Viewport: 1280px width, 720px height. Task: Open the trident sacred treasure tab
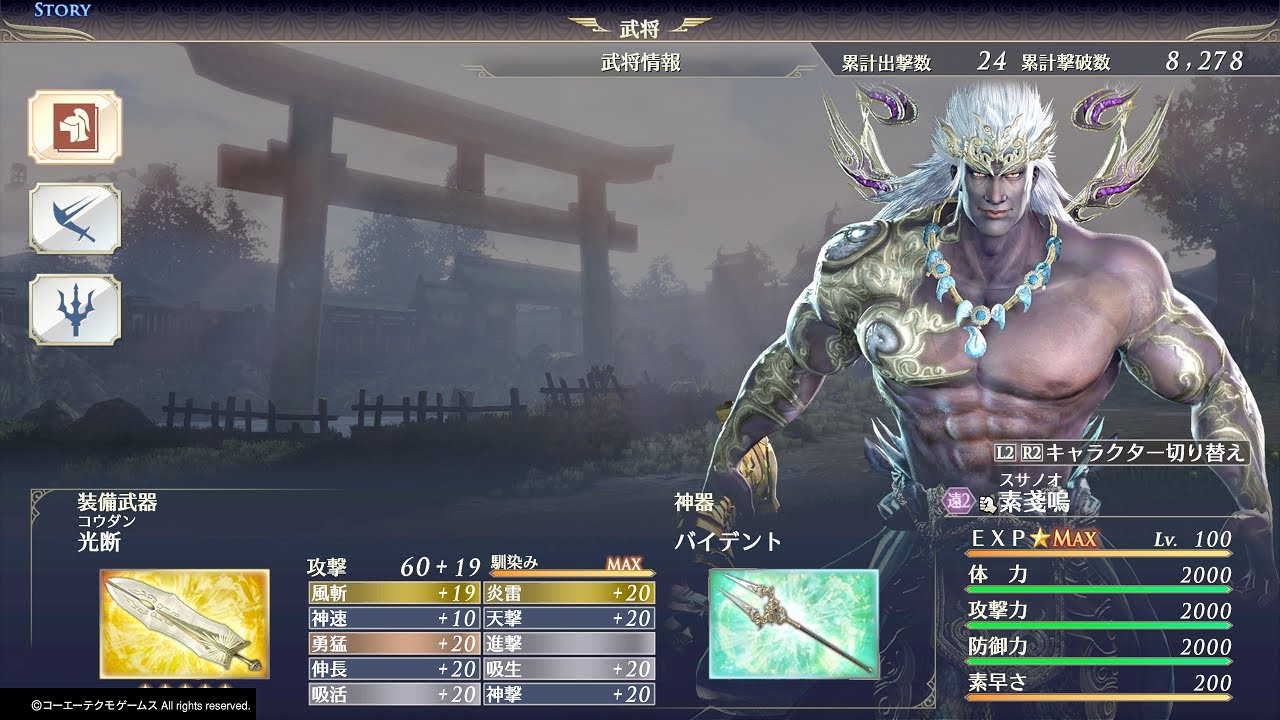coord(74,309)
